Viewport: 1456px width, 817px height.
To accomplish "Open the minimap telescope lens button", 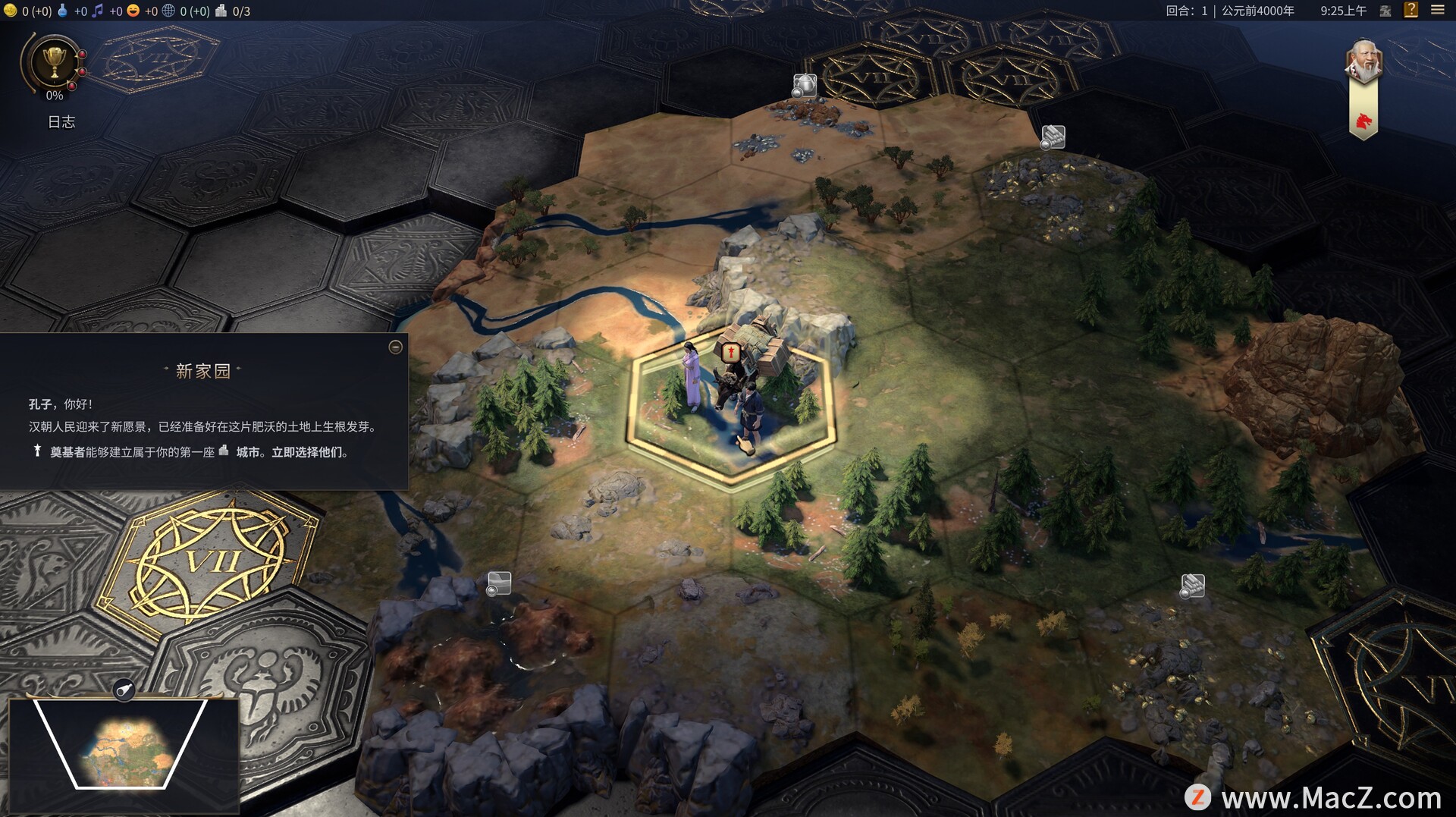I will coord(124,690).
